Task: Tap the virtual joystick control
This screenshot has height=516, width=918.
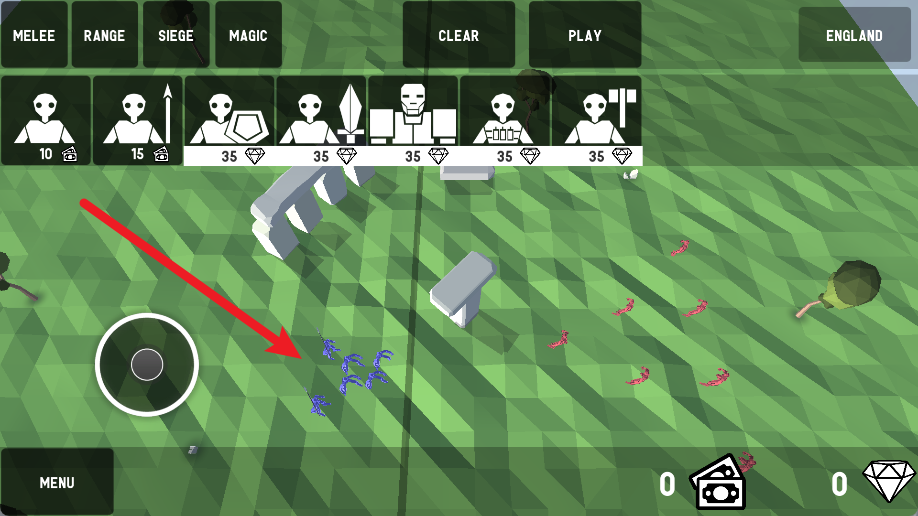Action: [147, 365]
